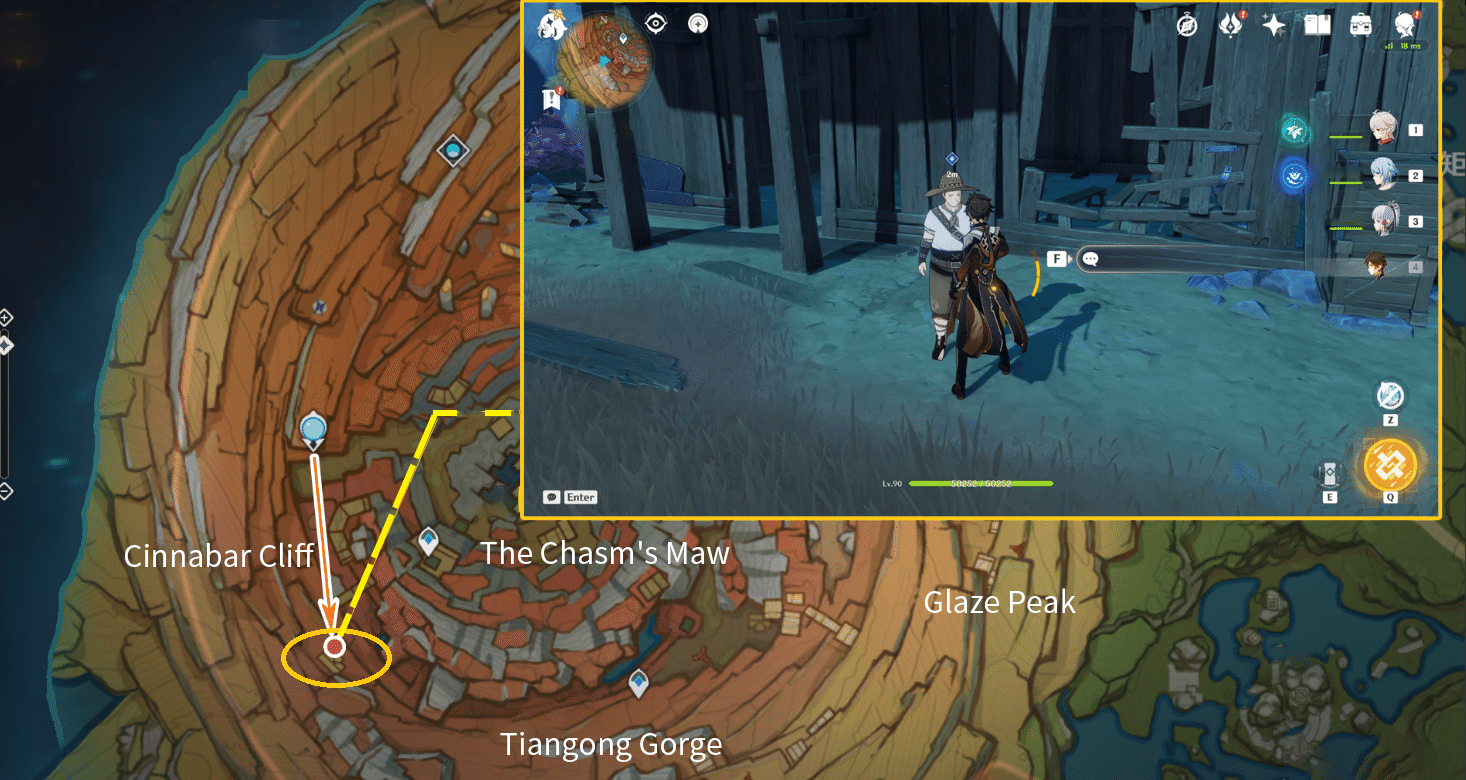Open the Adventurer Handbook book icon

1316,24
